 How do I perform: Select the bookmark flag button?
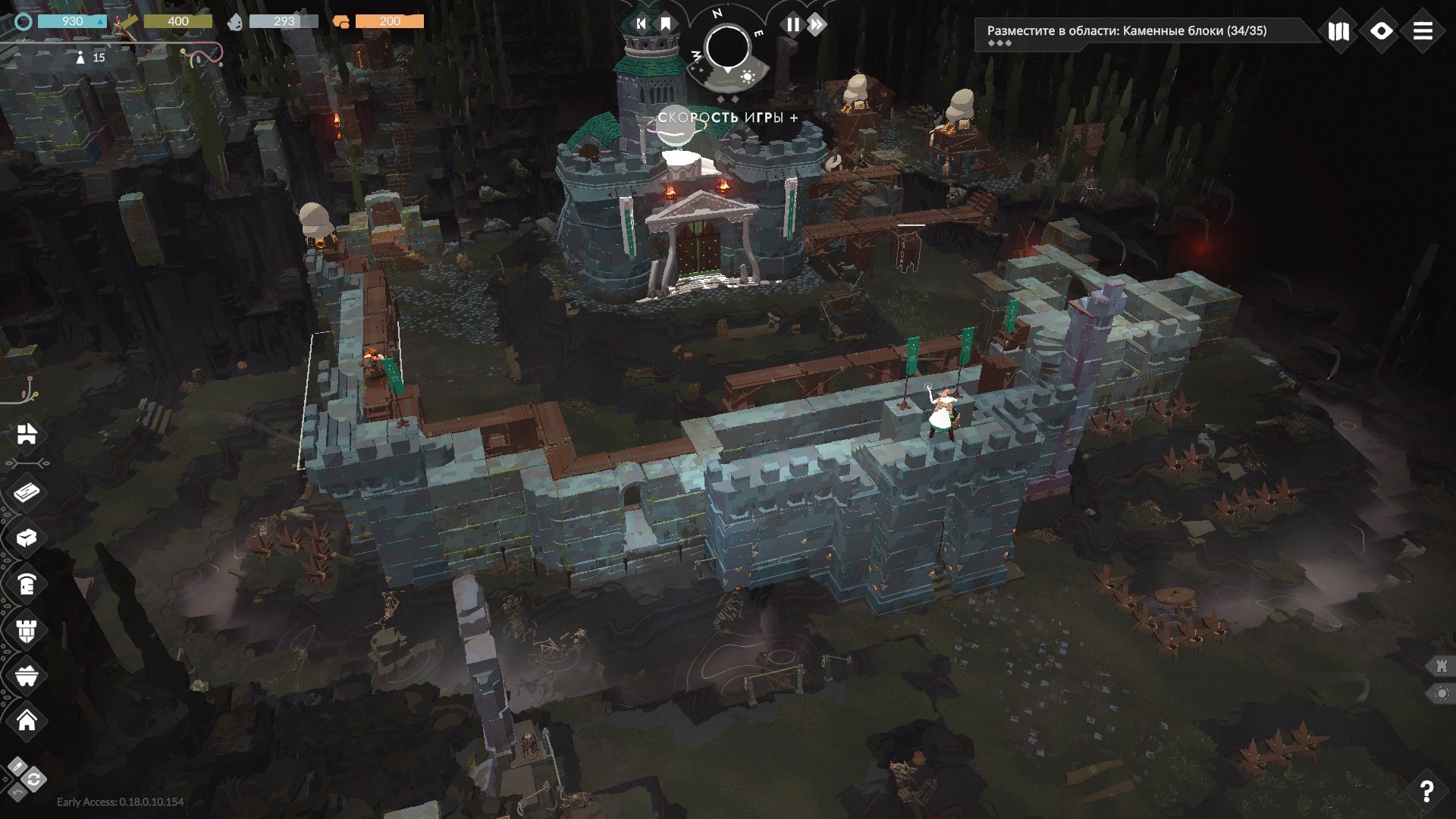(665, 24)
